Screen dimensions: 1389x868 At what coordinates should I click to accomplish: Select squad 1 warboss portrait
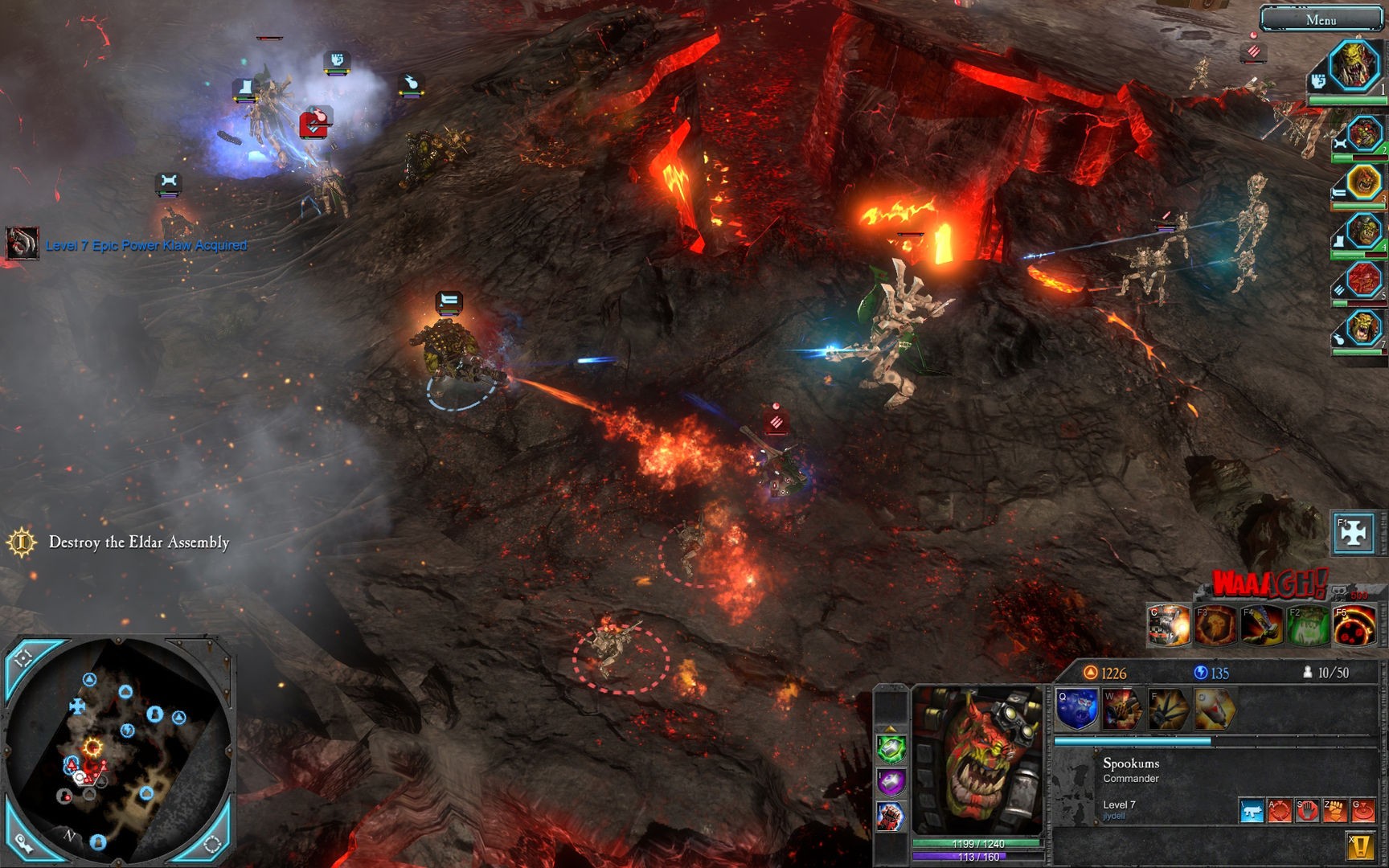click(1354, 66)
